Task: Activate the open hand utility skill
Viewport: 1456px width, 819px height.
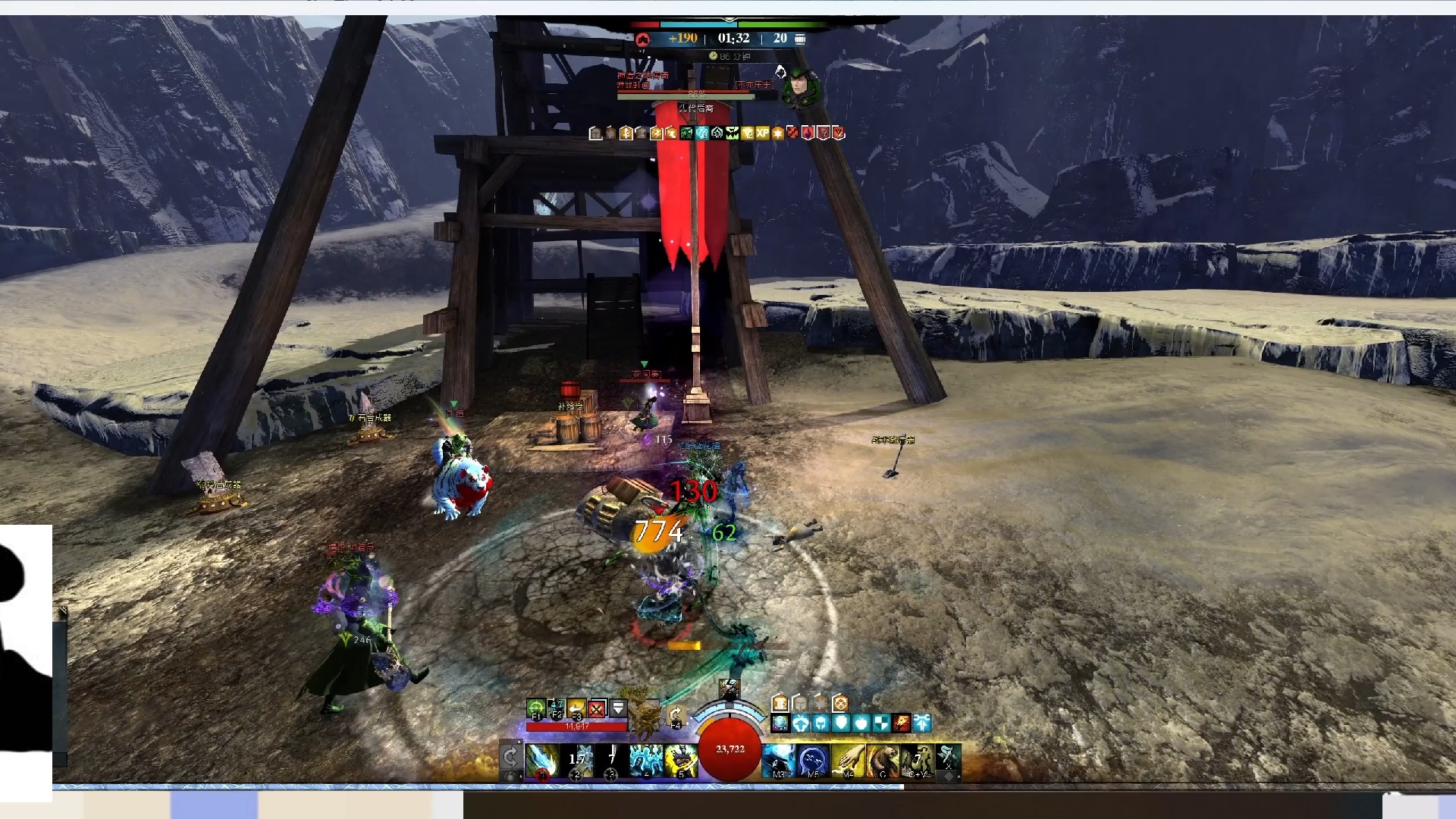Action: [848, 760]
